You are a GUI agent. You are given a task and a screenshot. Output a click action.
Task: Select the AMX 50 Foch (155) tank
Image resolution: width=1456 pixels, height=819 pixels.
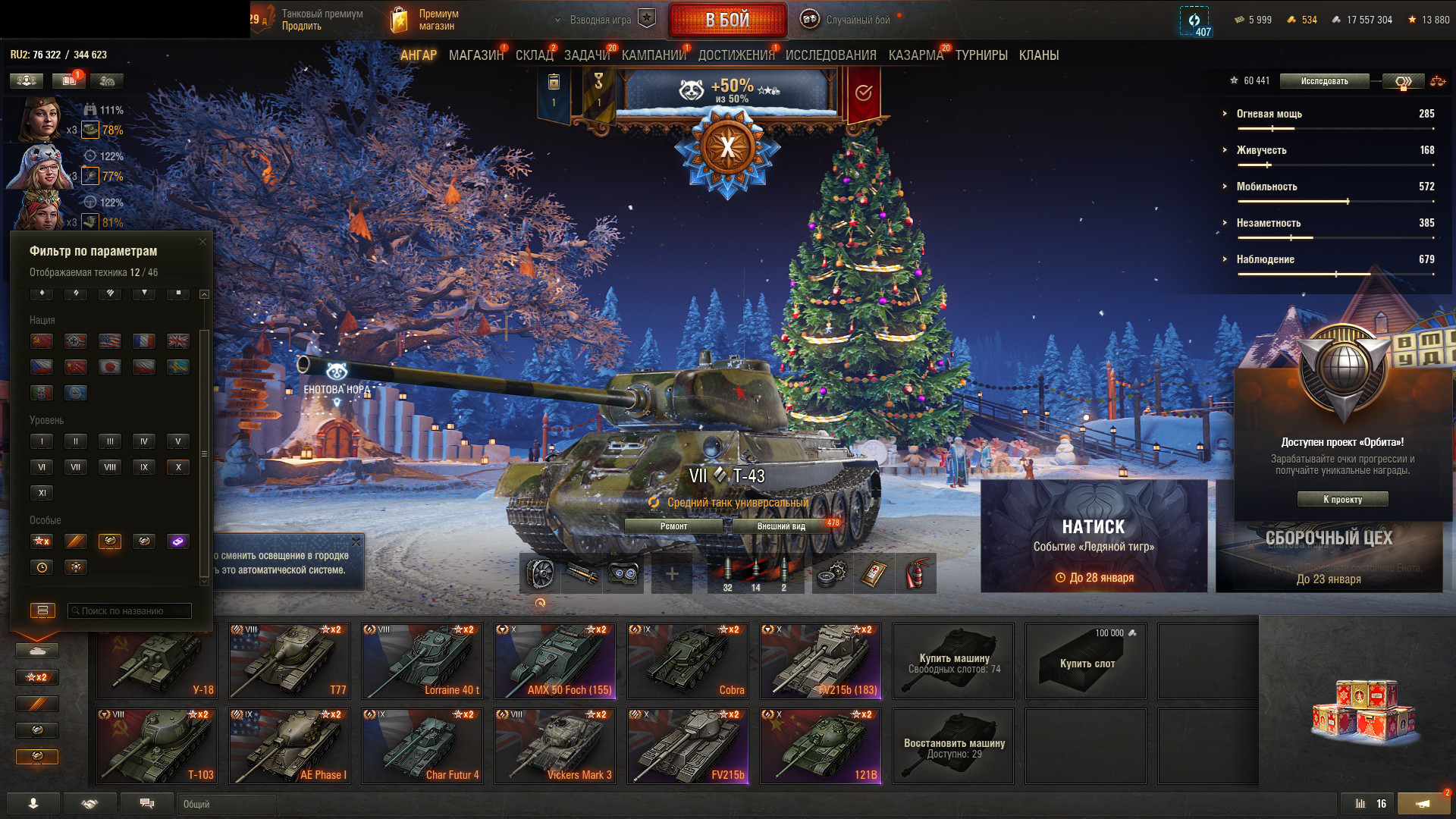[x=555, y=661]
